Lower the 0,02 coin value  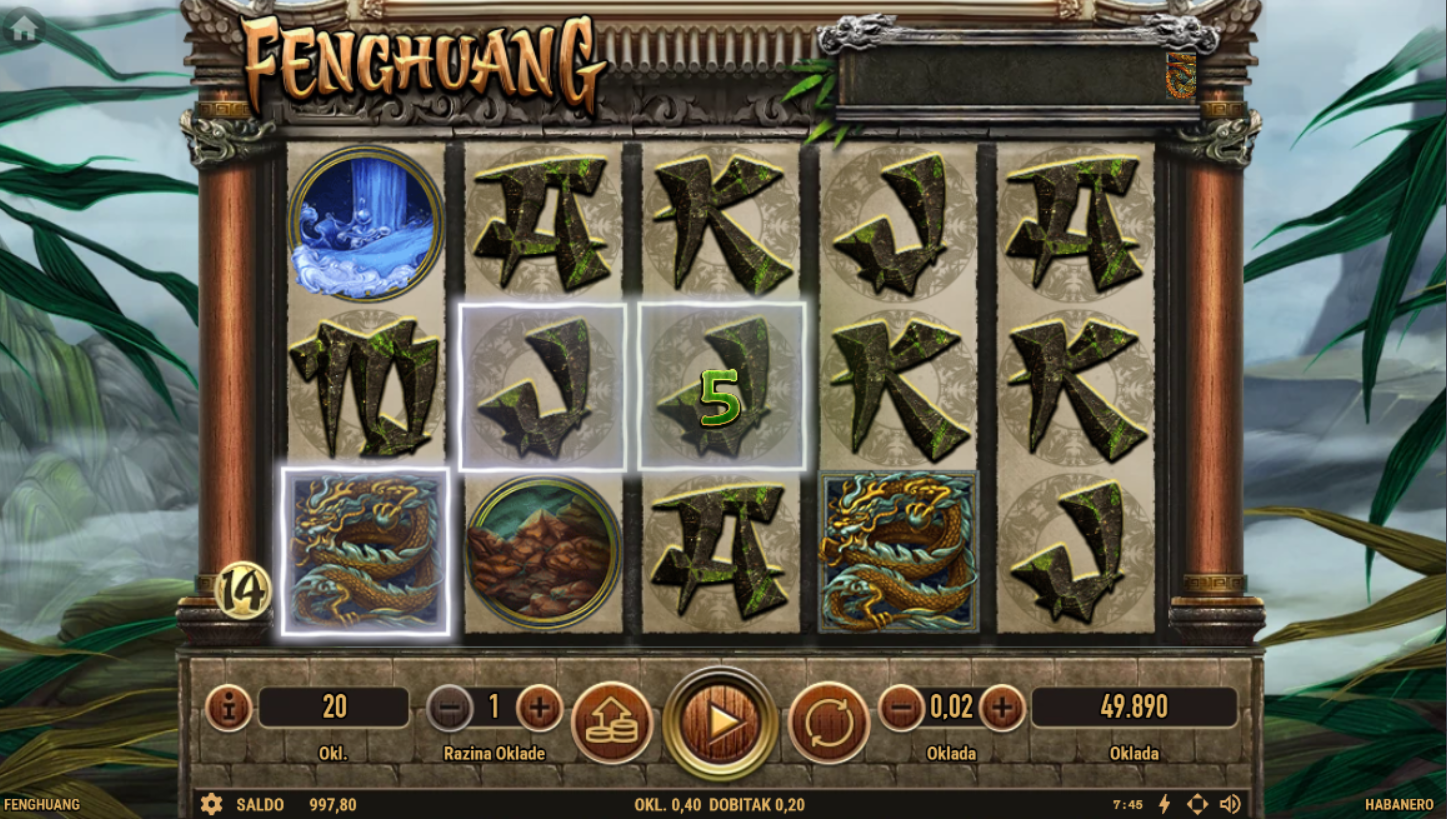click(901, 708)
